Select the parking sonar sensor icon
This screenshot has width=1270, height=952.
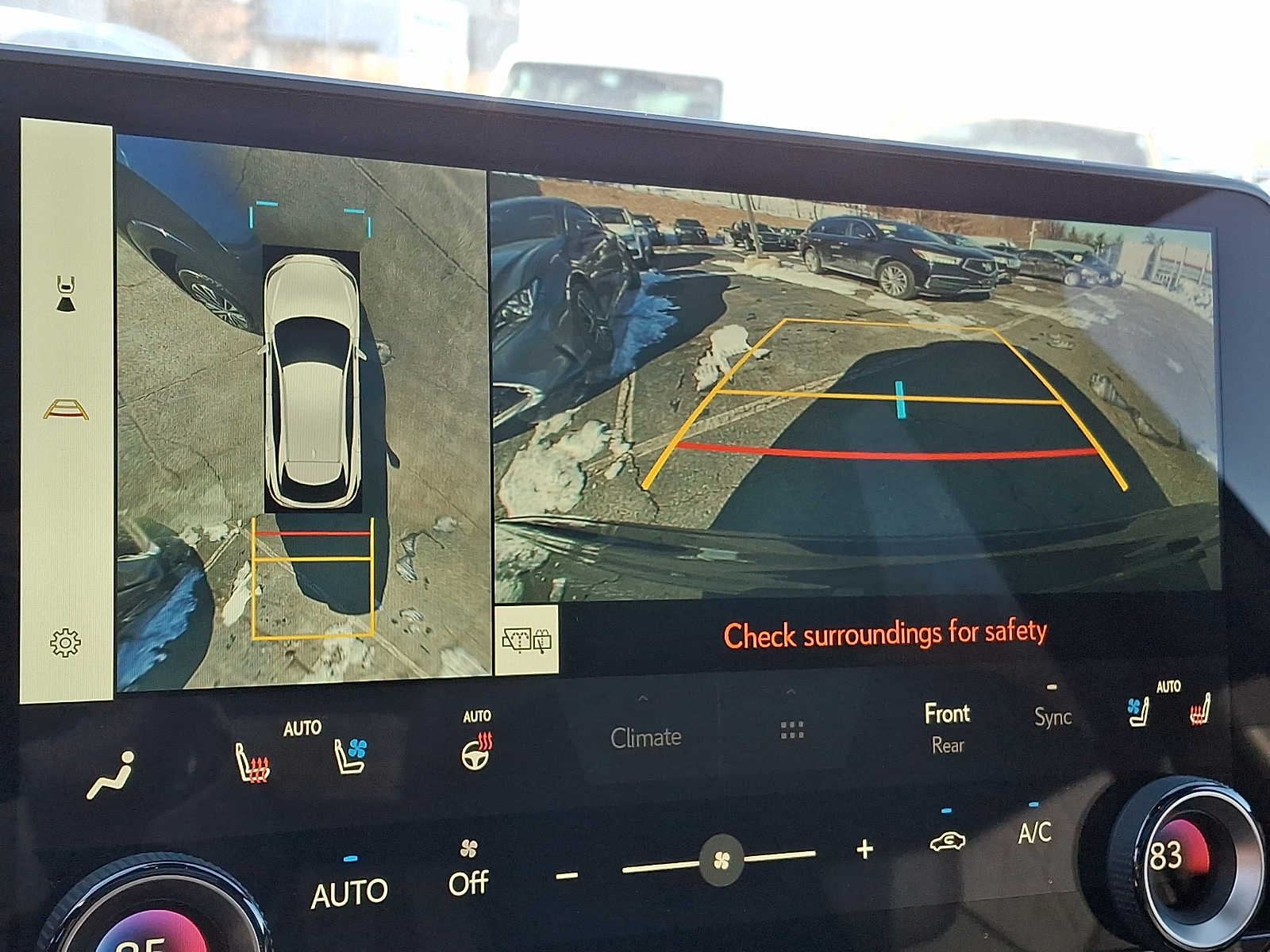tap(64, 294)
